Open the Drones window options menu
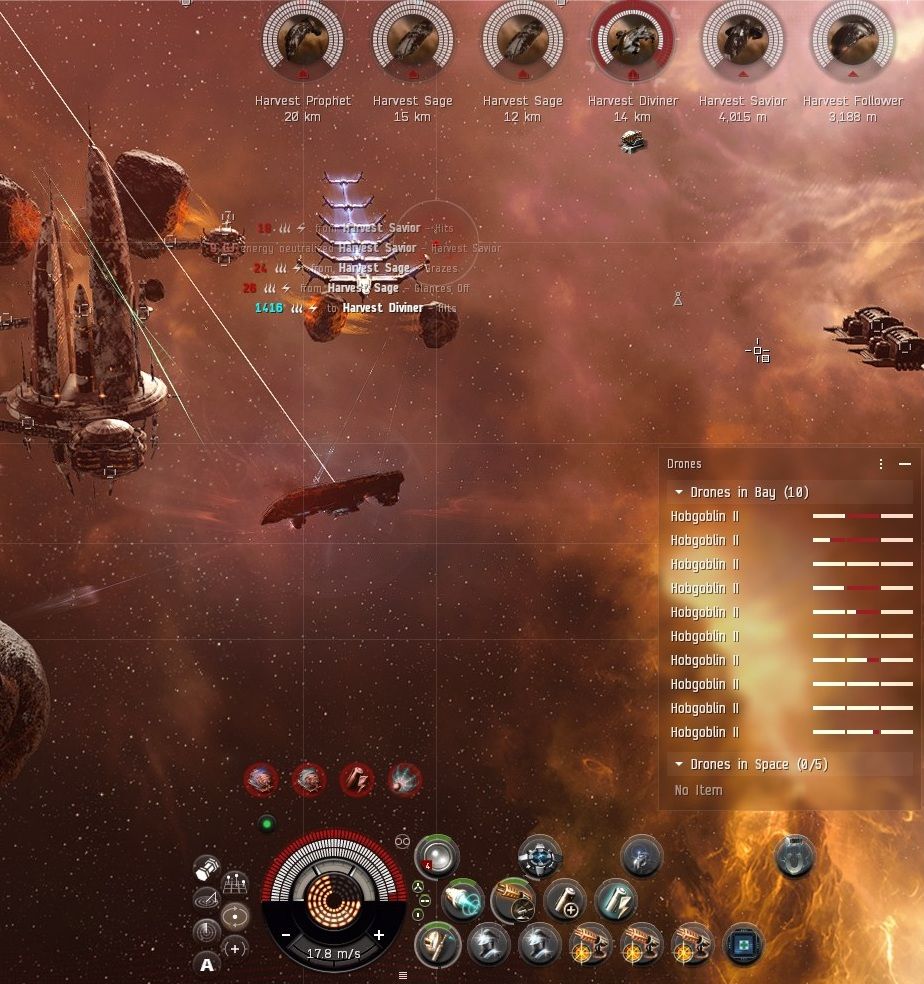Viewport: 924px width, 984px height. [x=881, y=464]
